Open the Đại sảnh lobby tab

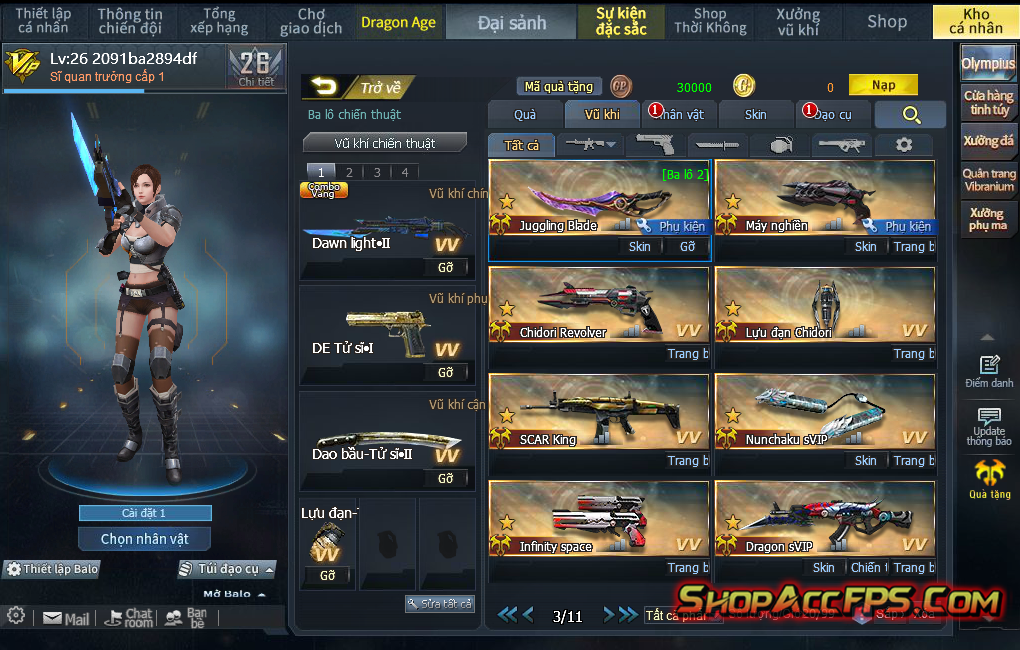(x=511, y=22)
